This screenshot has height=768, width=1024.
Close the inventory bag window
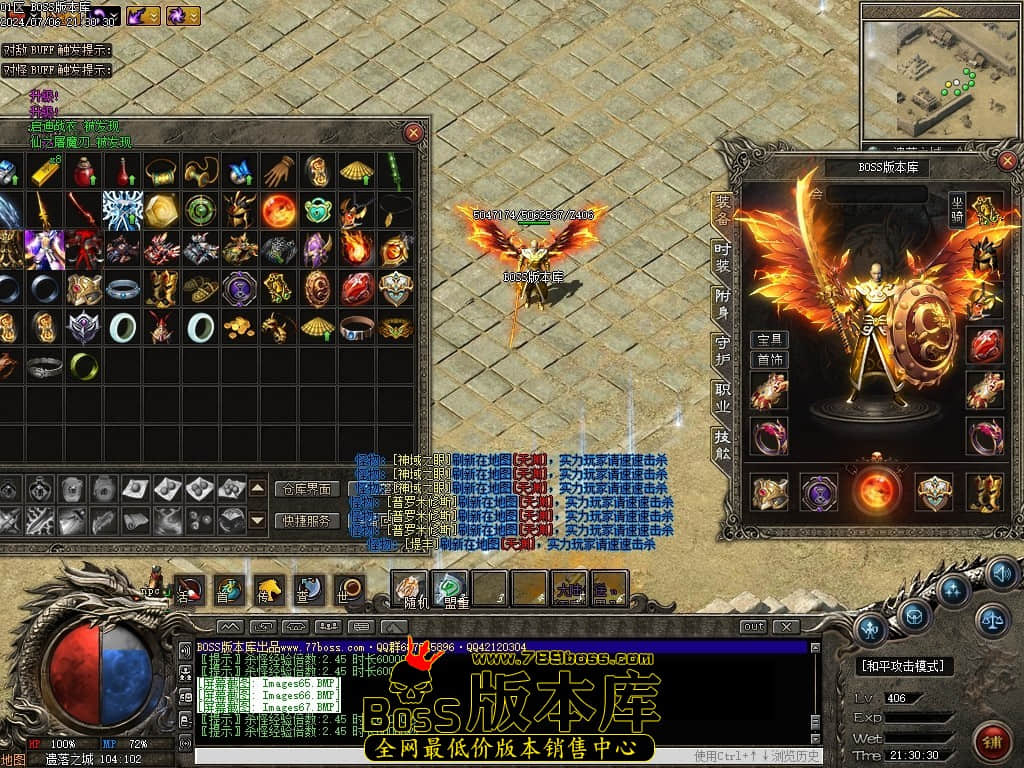click(x=413, y=132)
